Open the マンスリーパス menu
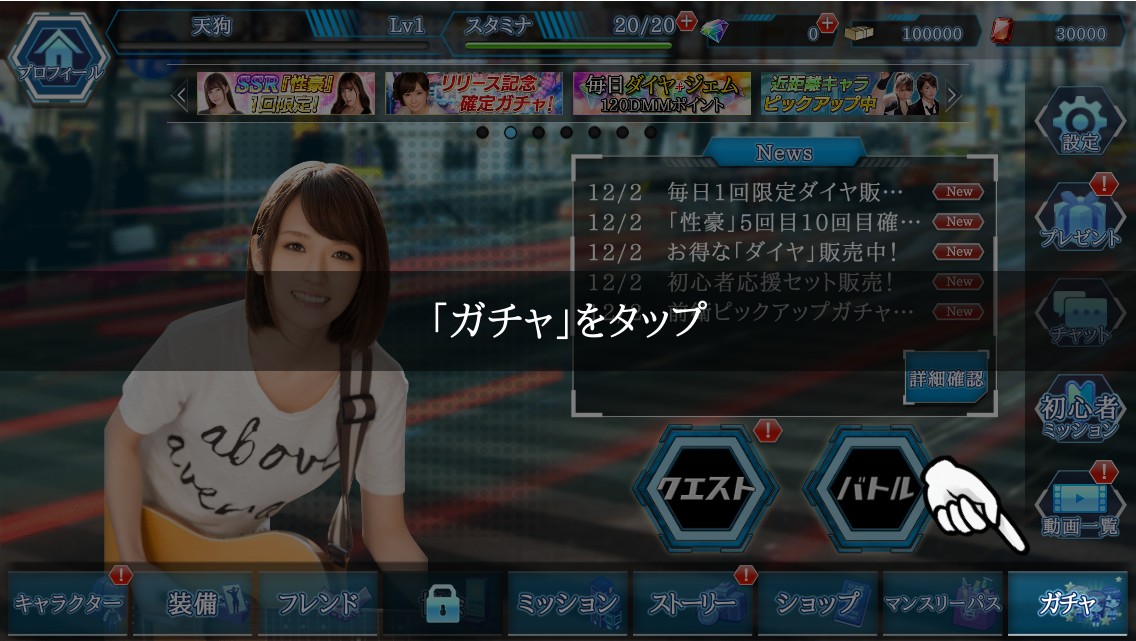The height and width of the screenshot is (641, 1136). [942, 603]
